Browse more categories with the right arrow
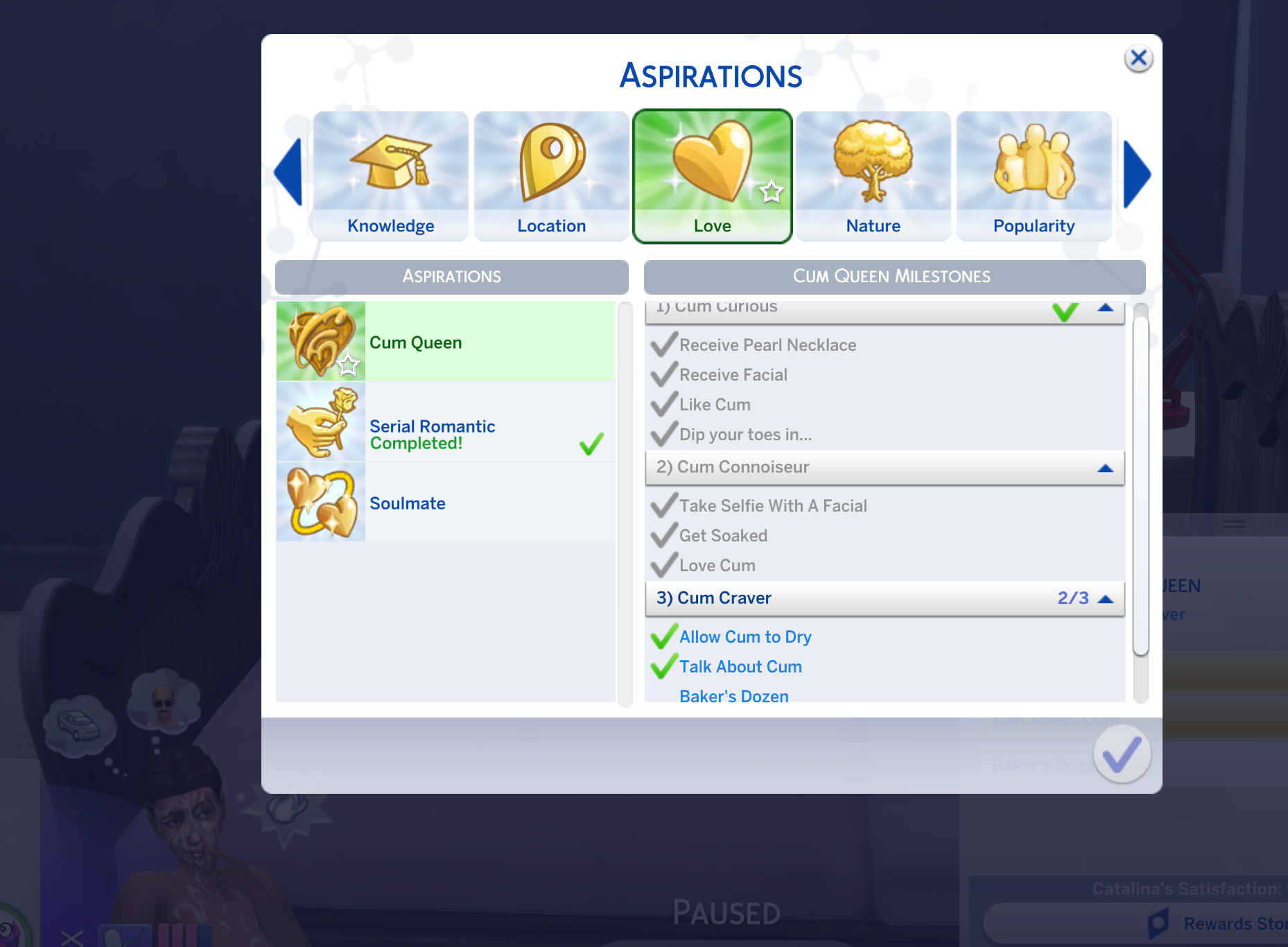Screen dimensions: 1288x947 pos(1138,173)
